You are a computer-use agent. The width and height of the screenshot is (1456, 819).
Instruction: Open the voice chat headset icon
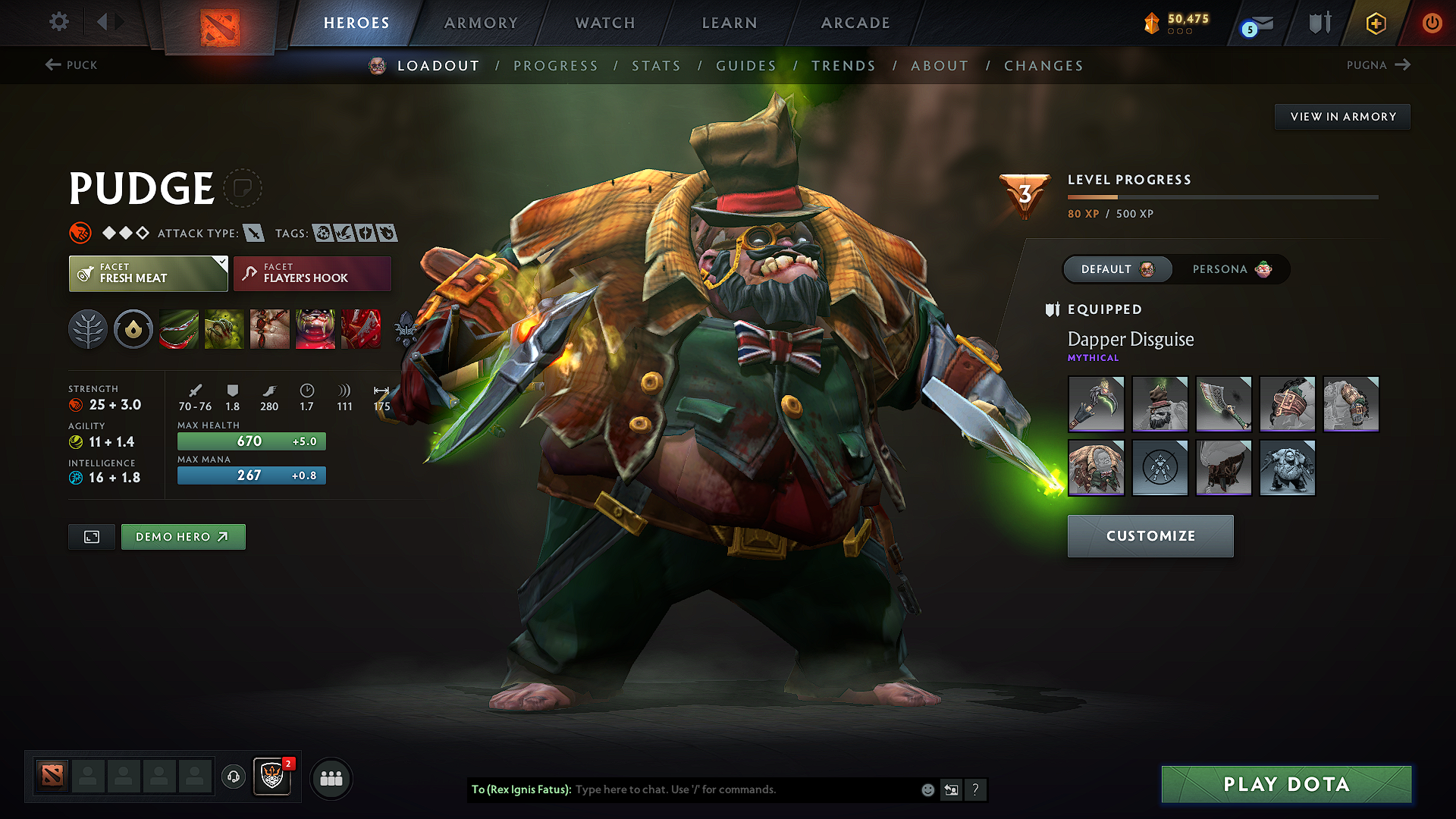(233, 777)
